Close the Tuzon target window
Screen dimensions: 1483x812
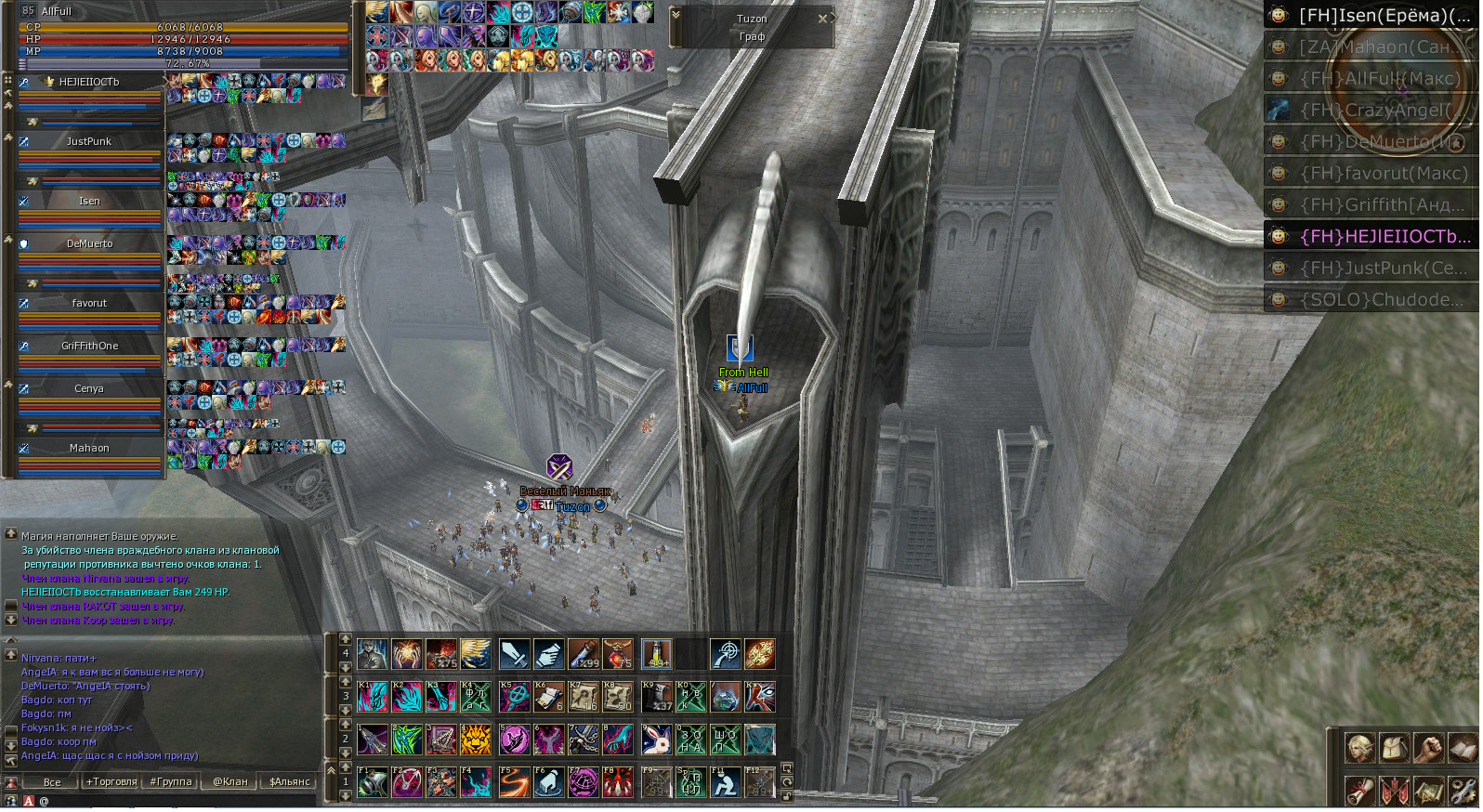tap(822, 19)
